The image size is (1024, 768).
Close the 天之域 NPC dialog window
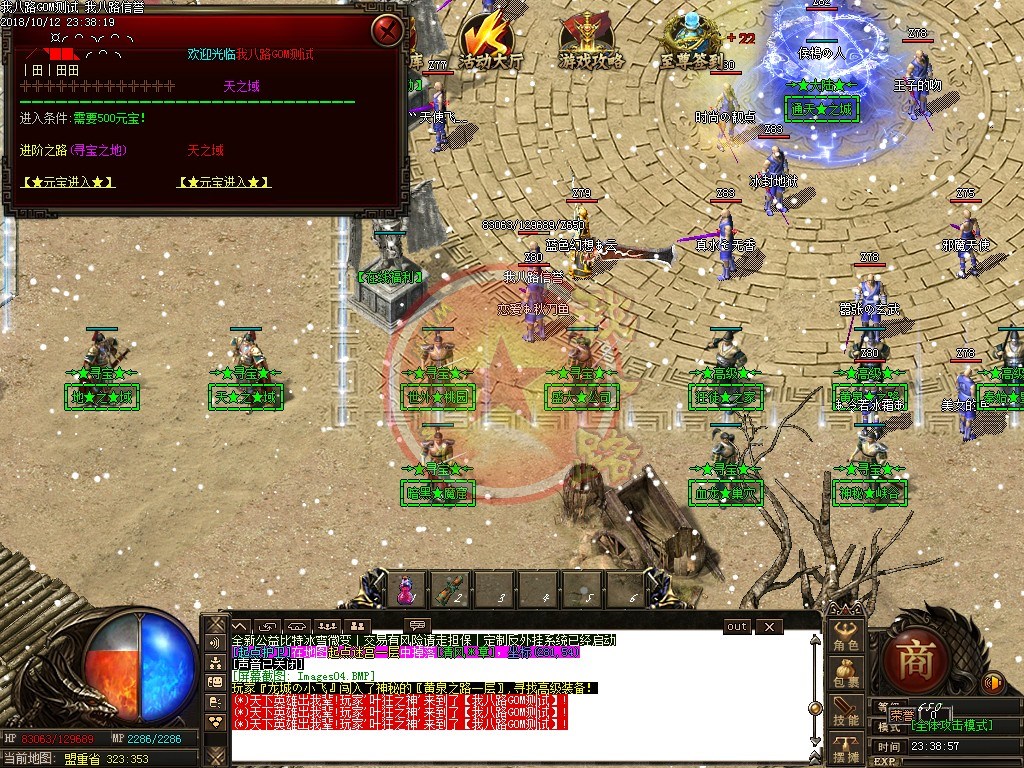pyautogui.click(x=387, y=31)
